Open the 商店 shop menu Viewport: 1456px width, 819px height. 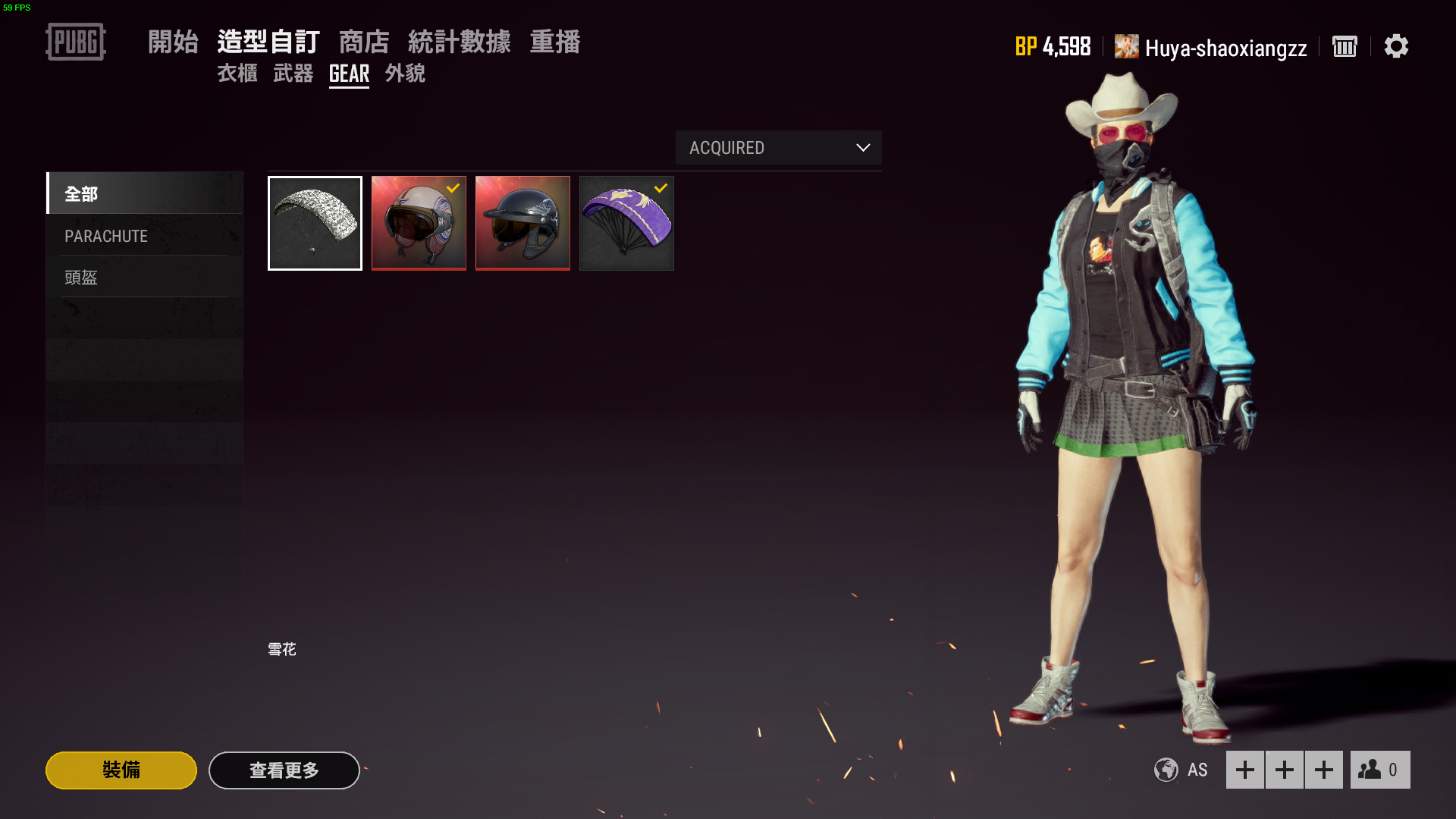pos(366,42)
